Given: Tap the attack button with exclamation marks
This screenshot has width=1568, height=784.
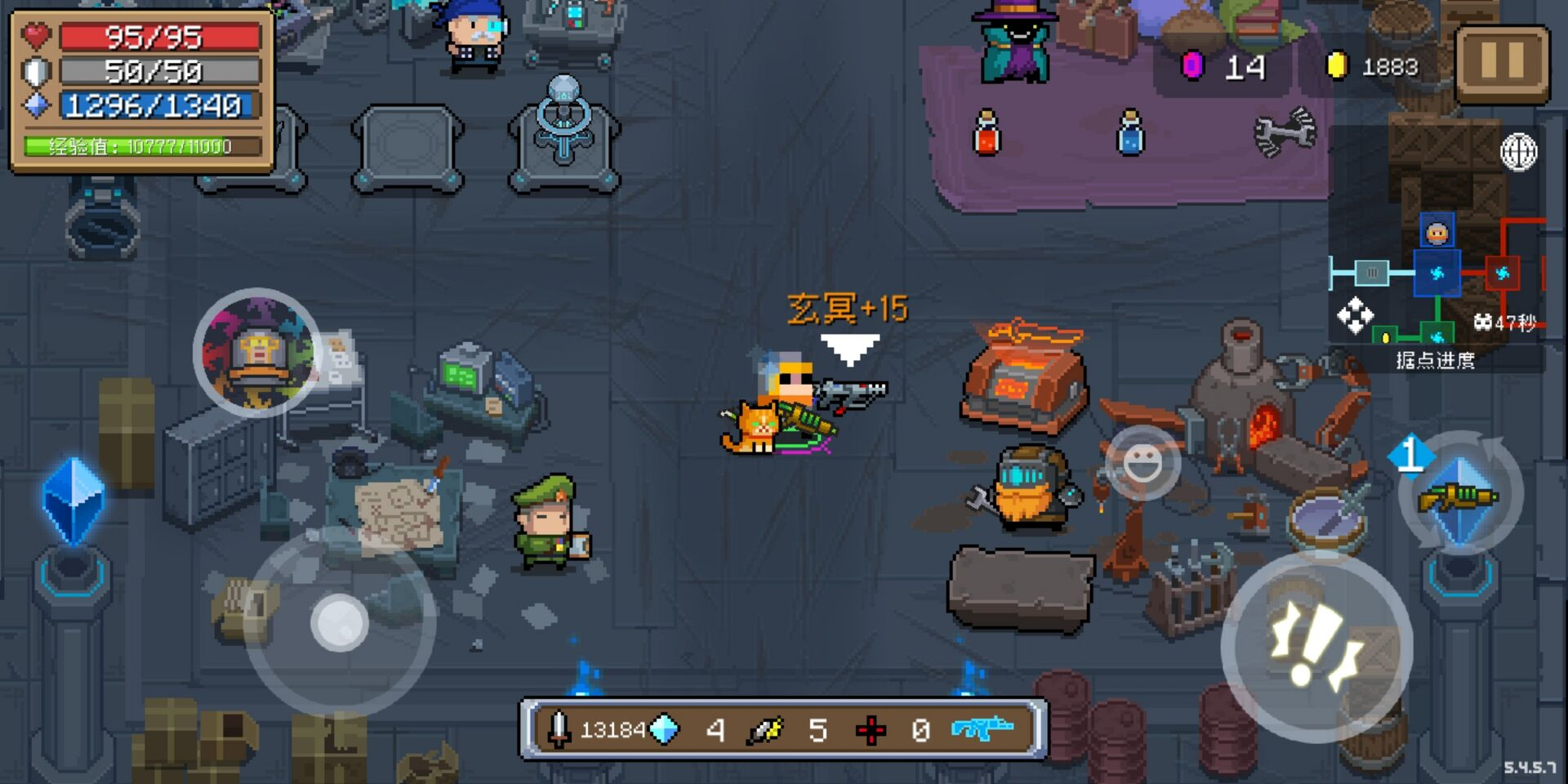Looking at the screenshot, I should click(x=1316, y=645).
